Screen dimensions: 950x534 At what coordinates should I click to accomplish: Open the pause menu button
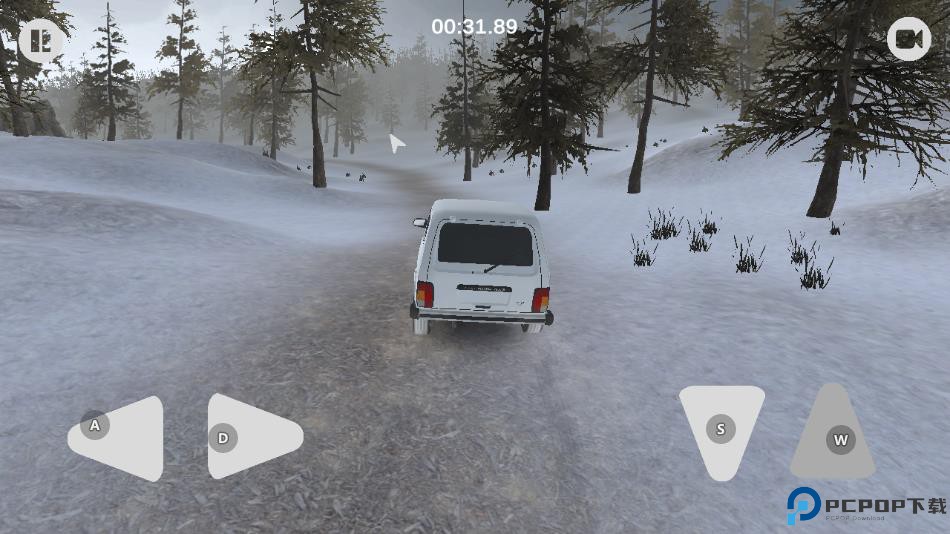[40, 41]
